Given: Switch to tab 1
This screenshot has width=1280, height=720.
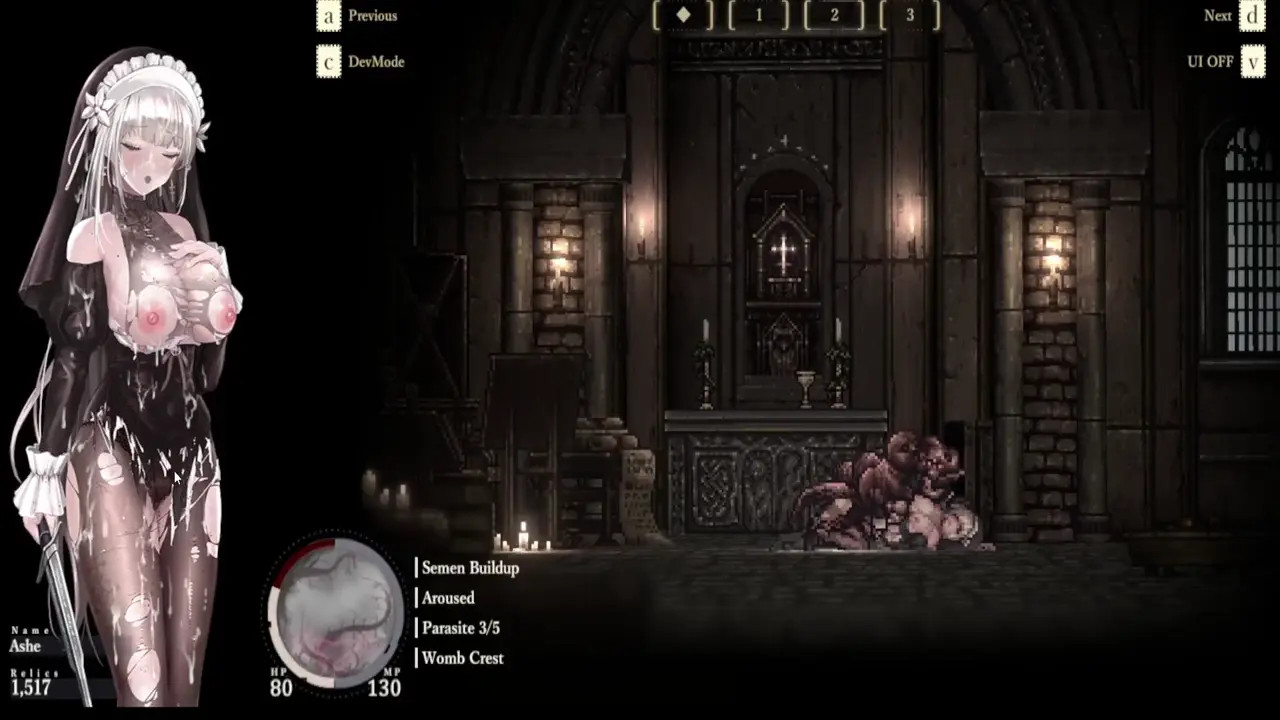Looking at the screenshot, I should [759, 15].
